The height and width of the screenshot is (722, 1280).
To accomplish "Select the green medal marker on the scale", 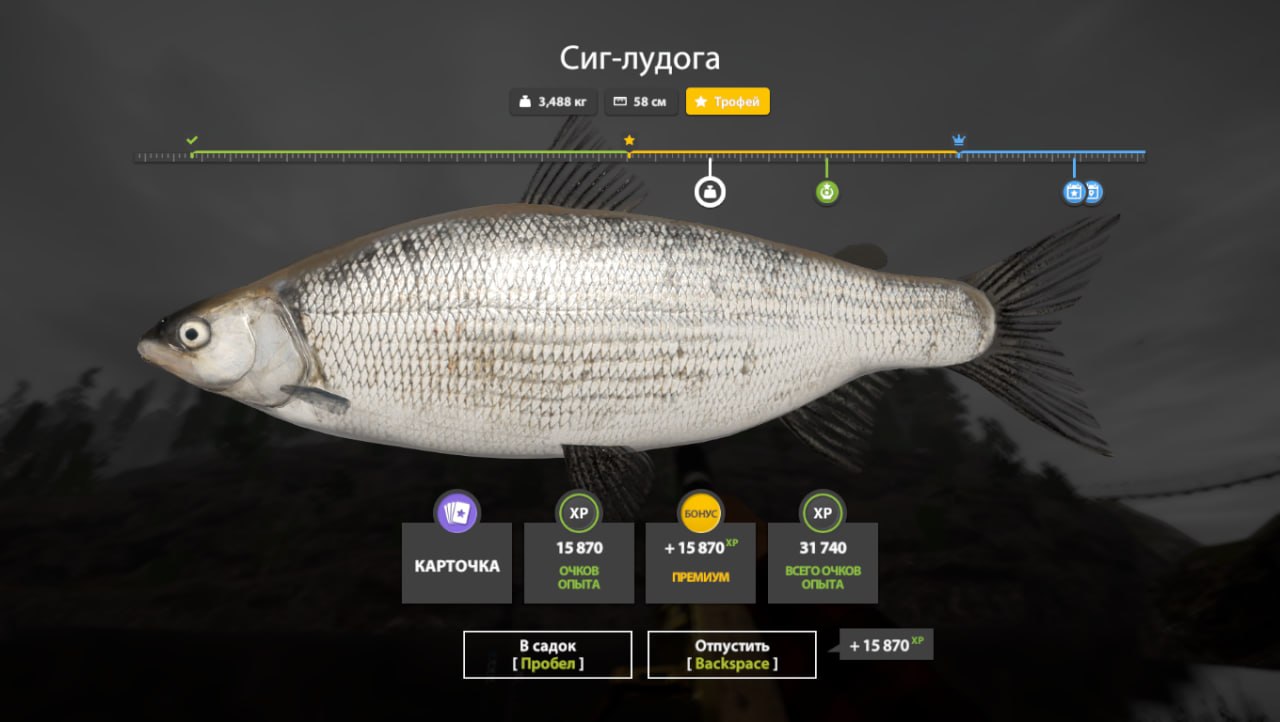I will pos(826,192).
